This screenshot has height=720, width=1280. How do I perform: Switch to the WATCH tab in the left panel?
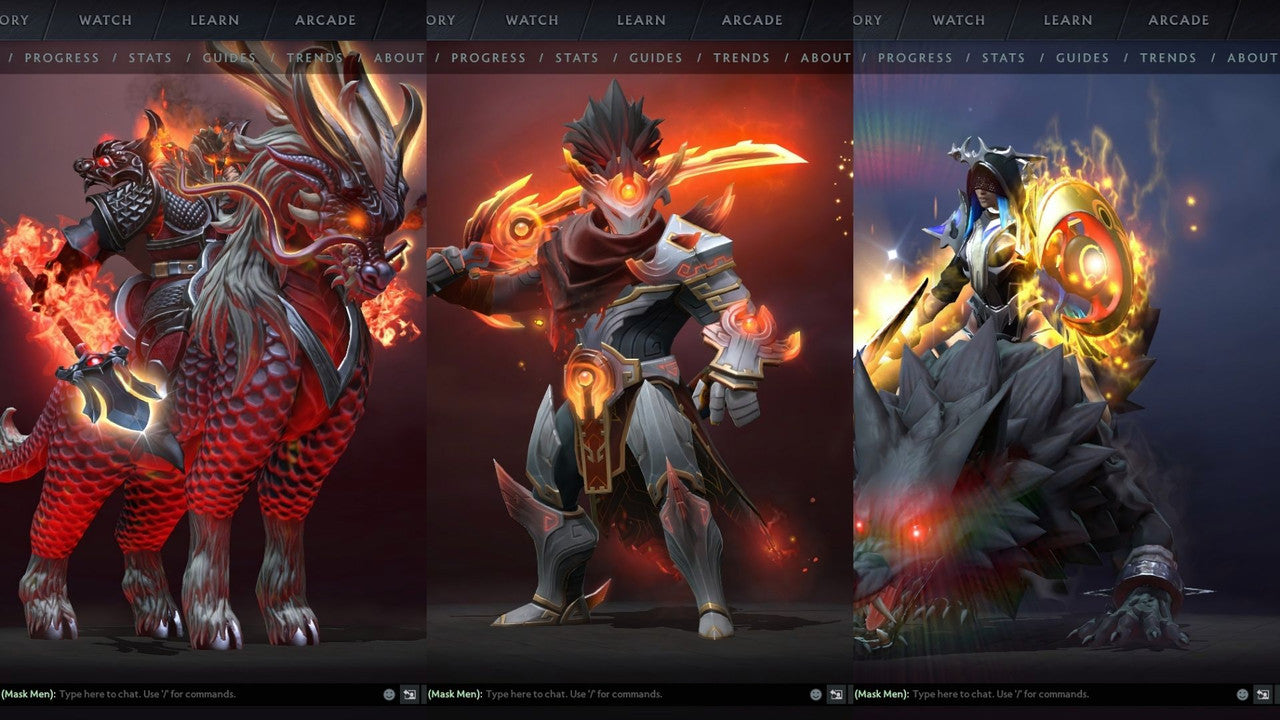[x=104, y=20]
